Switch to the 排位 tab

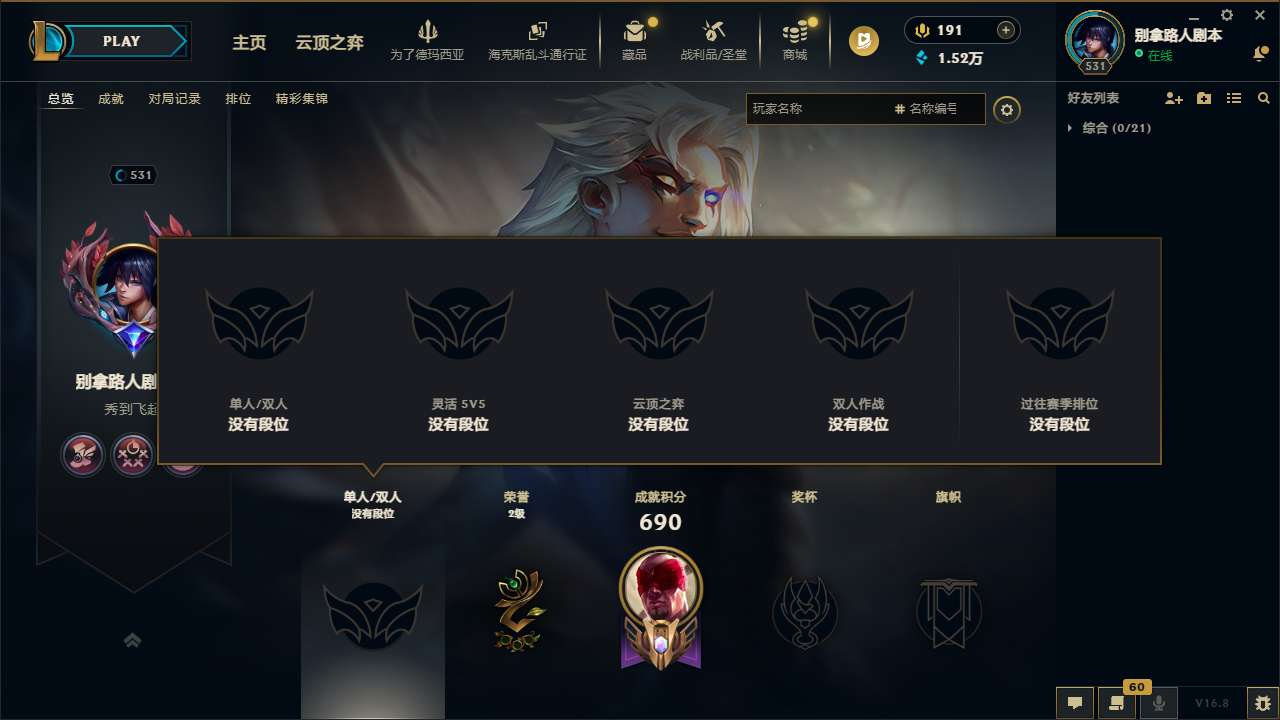(x=238, y=98)
